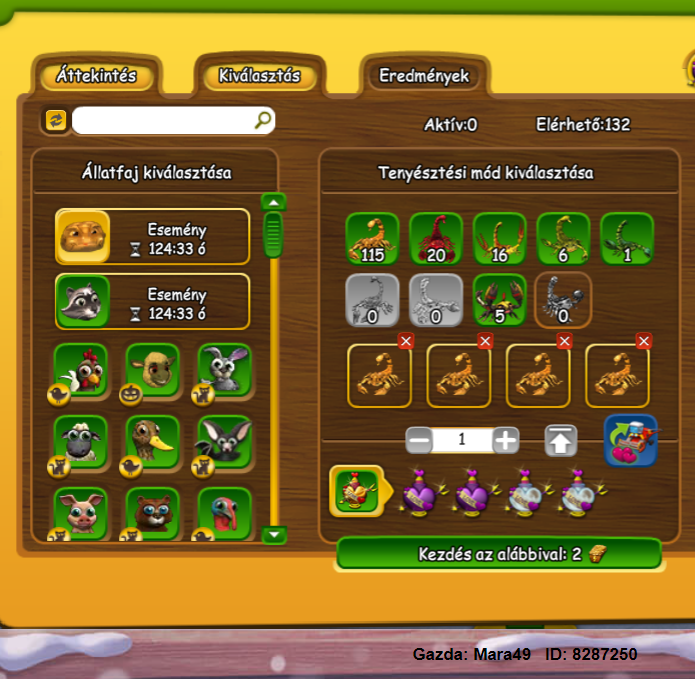Viewport: 695px width, 679px height.
Task: Start breeding with Kezdés az alábbival
Action: point(498,553)
